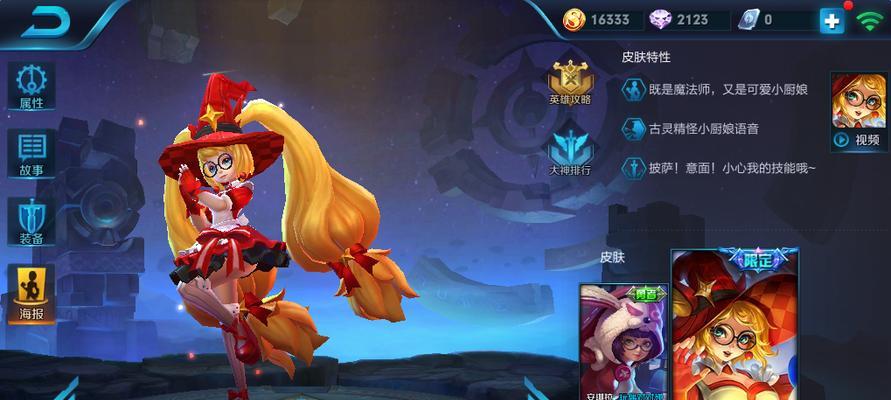Select the 海报 poster tab
The image size is (891, 400).
[31, 290]
